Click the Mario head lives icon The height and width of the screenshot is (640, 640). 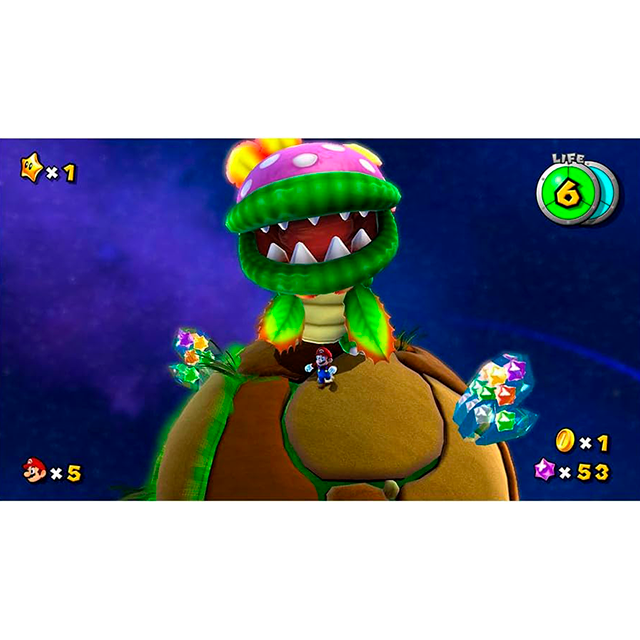35,470
